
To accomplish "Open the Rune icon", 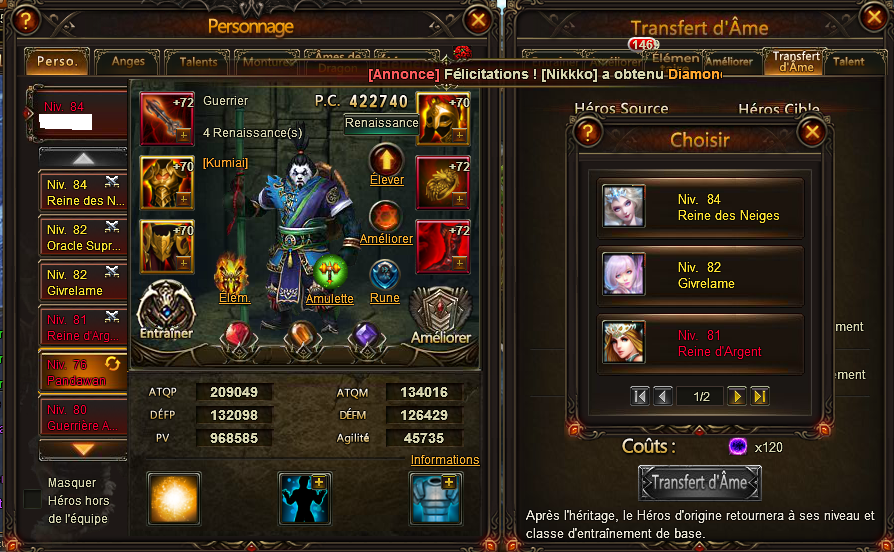I will pos(385,275).
